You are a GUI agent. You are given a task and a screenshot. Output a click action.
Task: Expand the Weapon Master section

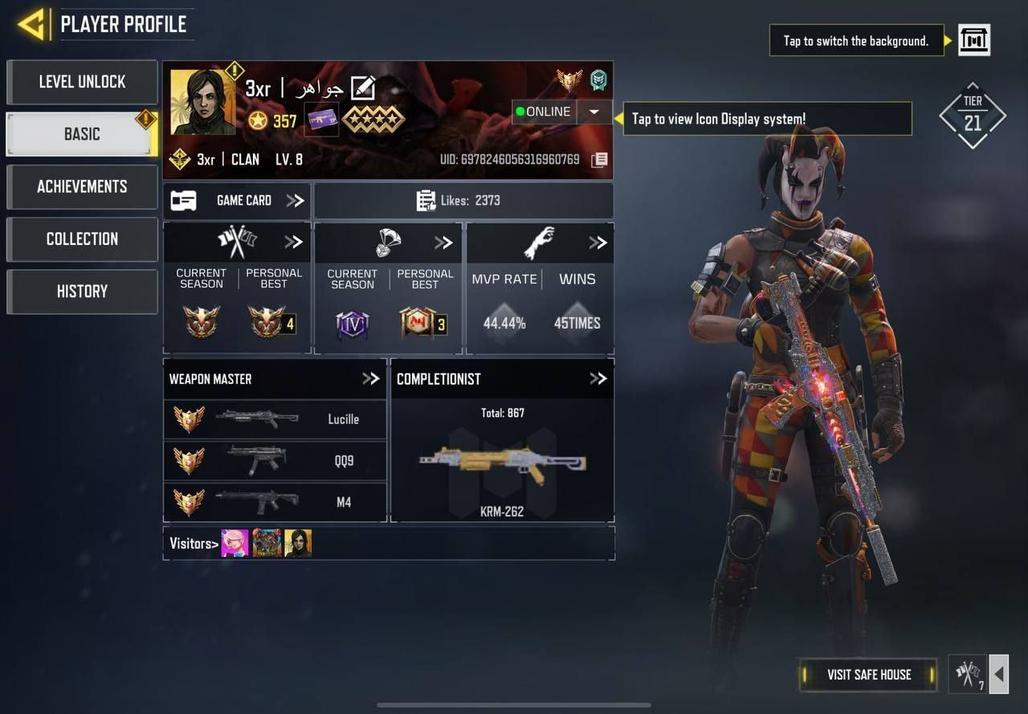(370, 379)
